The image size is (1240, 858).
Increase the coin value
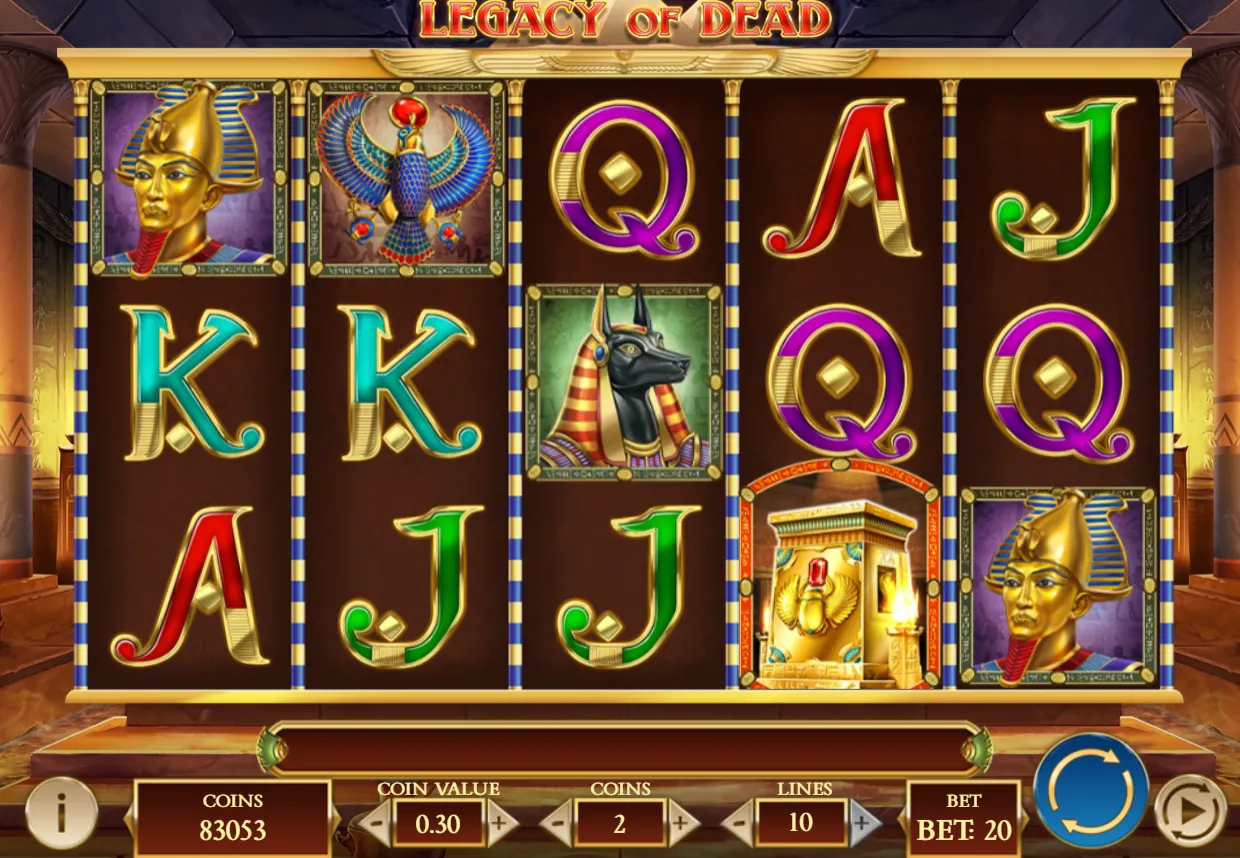coord(502,824)
